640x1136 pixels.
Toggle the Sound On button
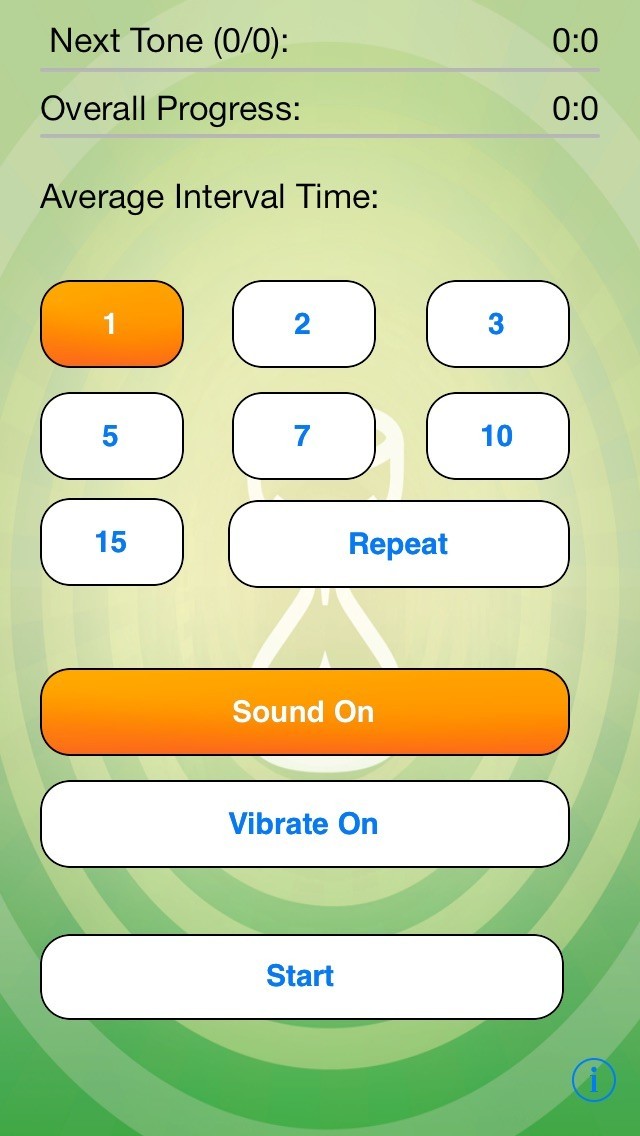tap(304, 712)
